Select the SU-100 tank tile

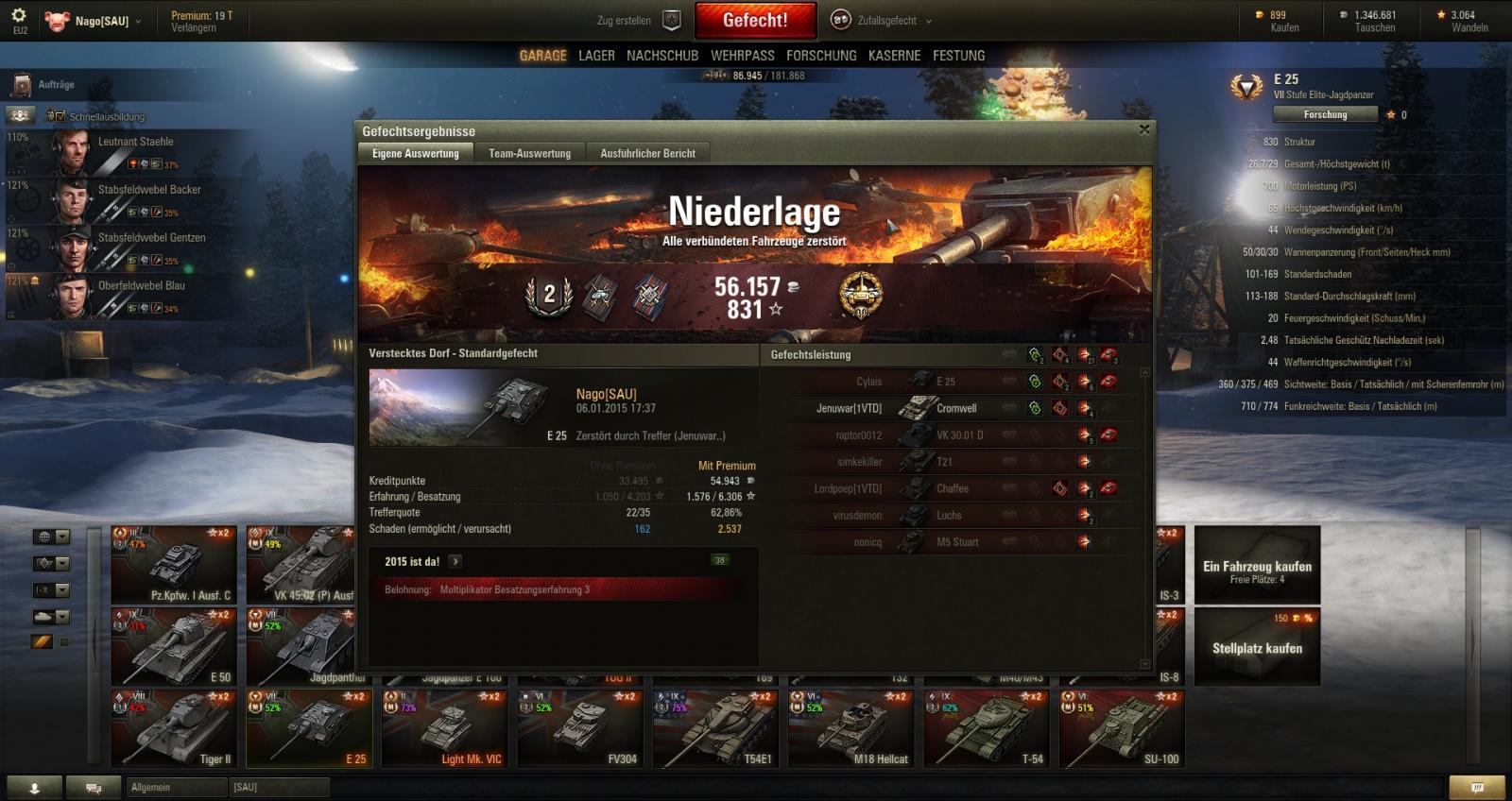point(1122,727)
